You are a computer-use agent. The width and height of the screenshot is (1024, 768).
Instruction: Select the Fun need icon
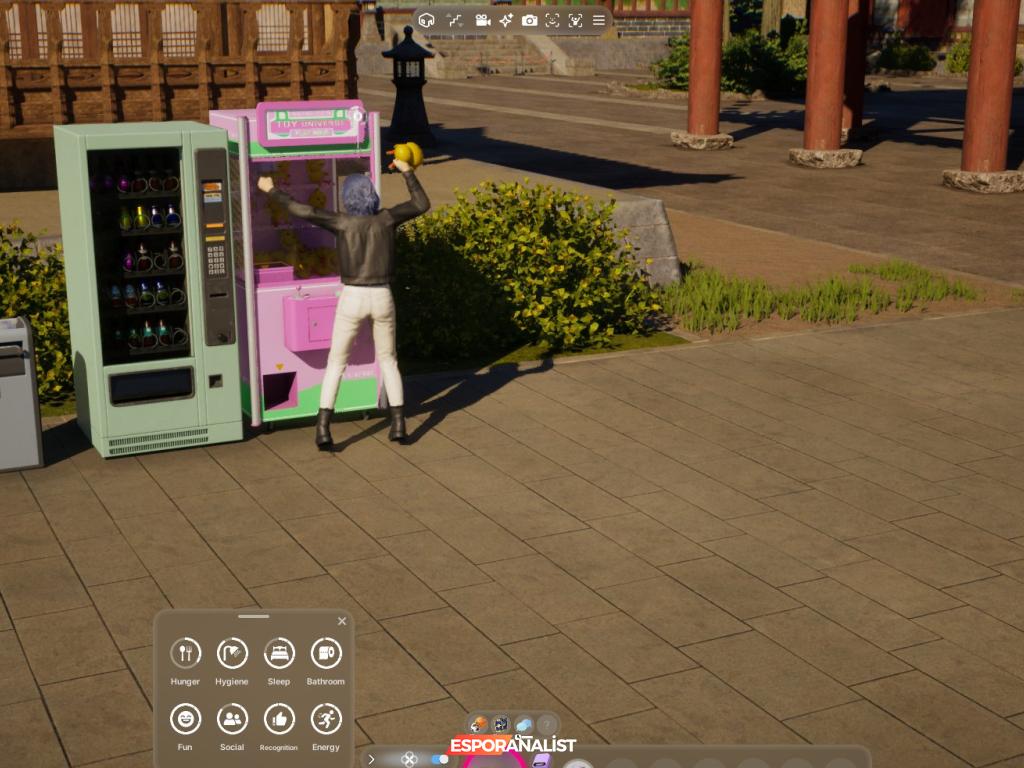click(x=185, y=719)
